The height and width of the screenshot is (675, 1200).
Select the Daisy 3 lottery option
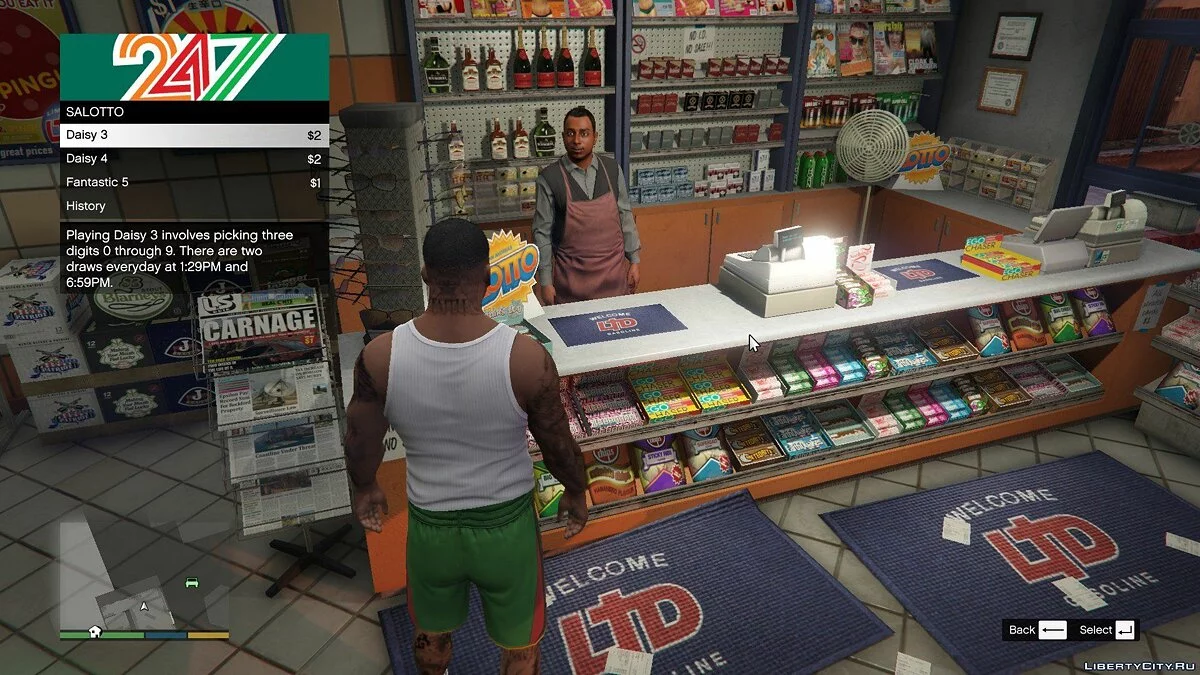click(x=194, y=135)
